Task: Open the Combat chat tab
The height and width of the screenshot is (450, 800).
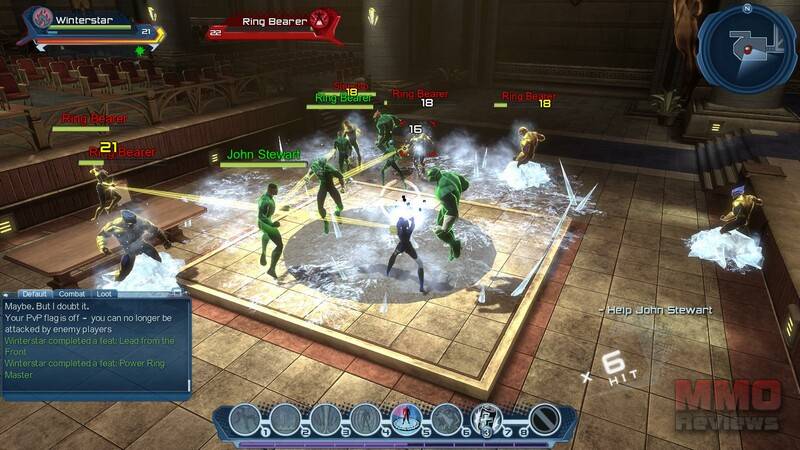Action: click(72, 294)
